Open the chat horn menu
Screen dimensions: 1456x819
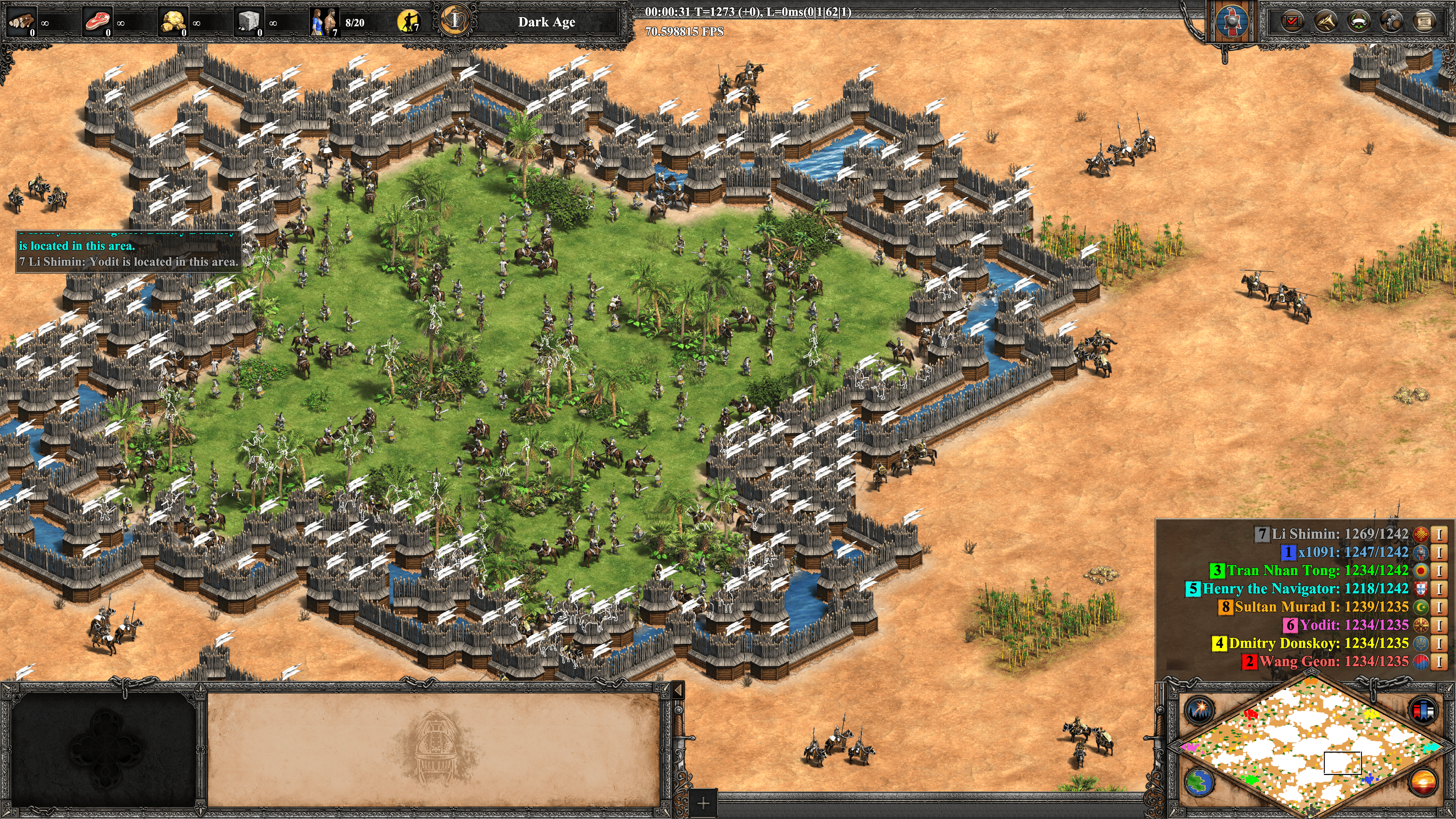click(x=1325, y=22)
